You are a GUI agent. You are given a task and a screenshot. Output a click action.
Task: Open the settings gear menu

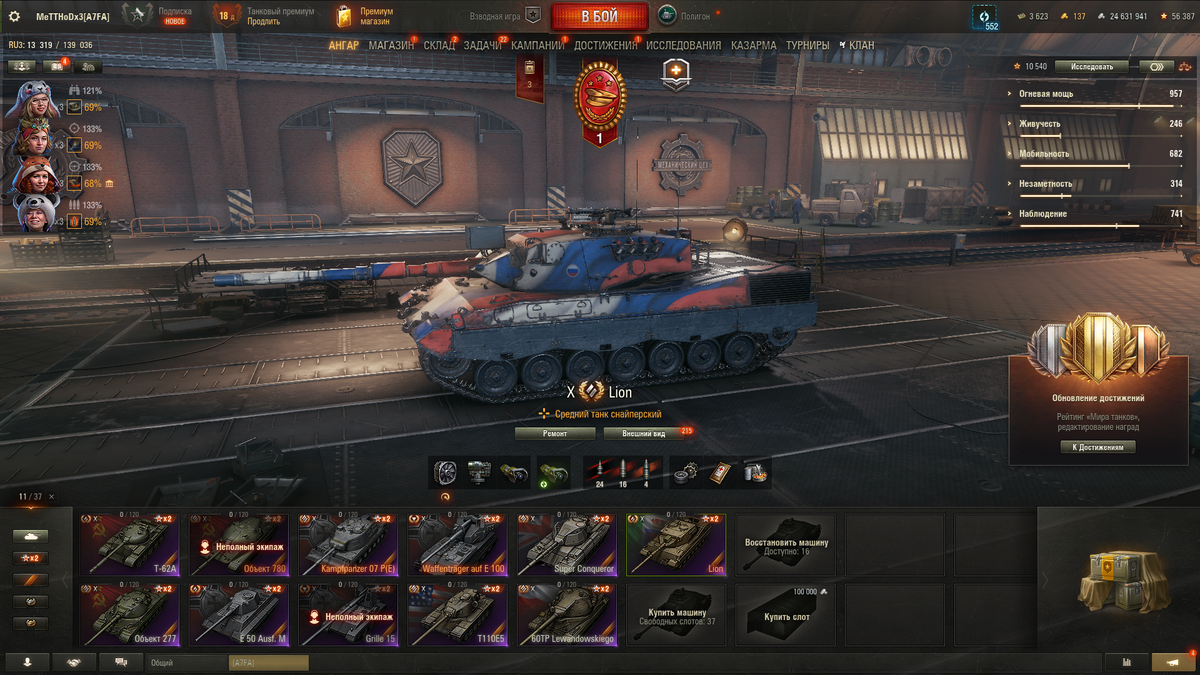coord(14,16)
